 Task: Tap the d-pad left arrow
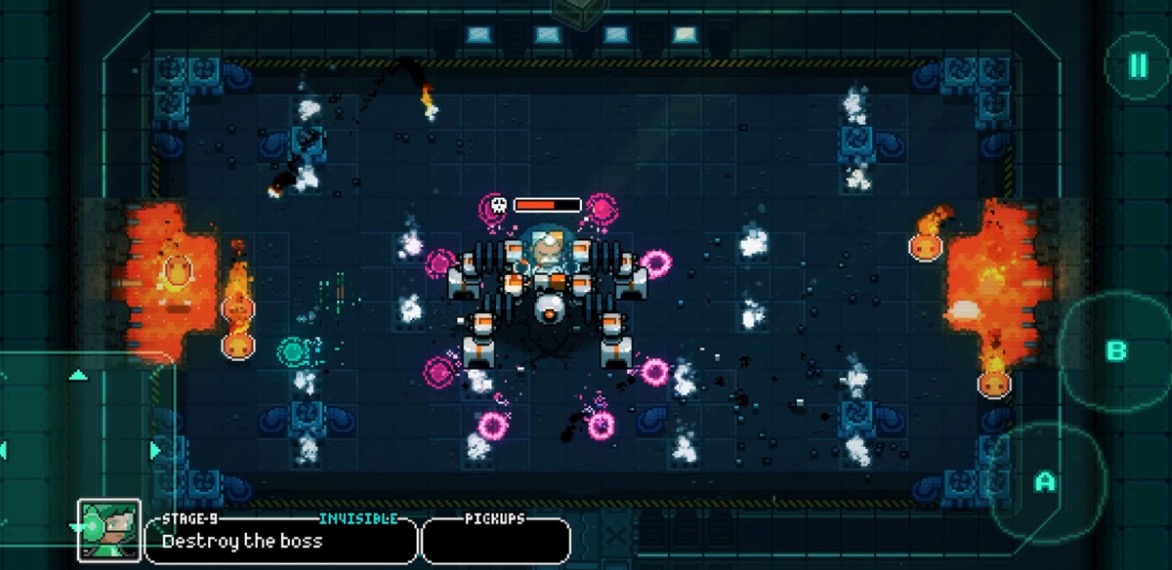(3, 450)
